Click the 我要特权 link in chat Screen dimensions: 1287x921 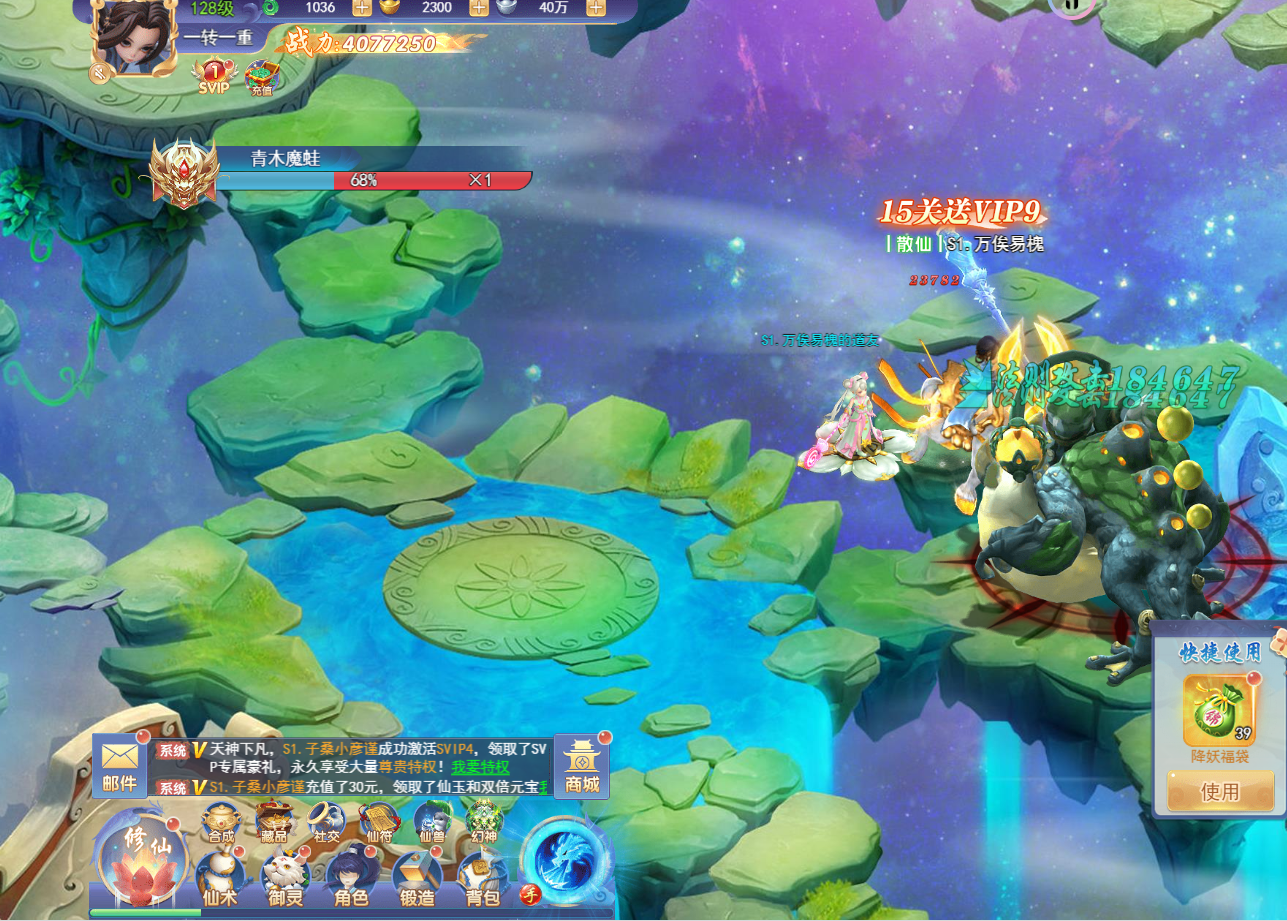480,767
